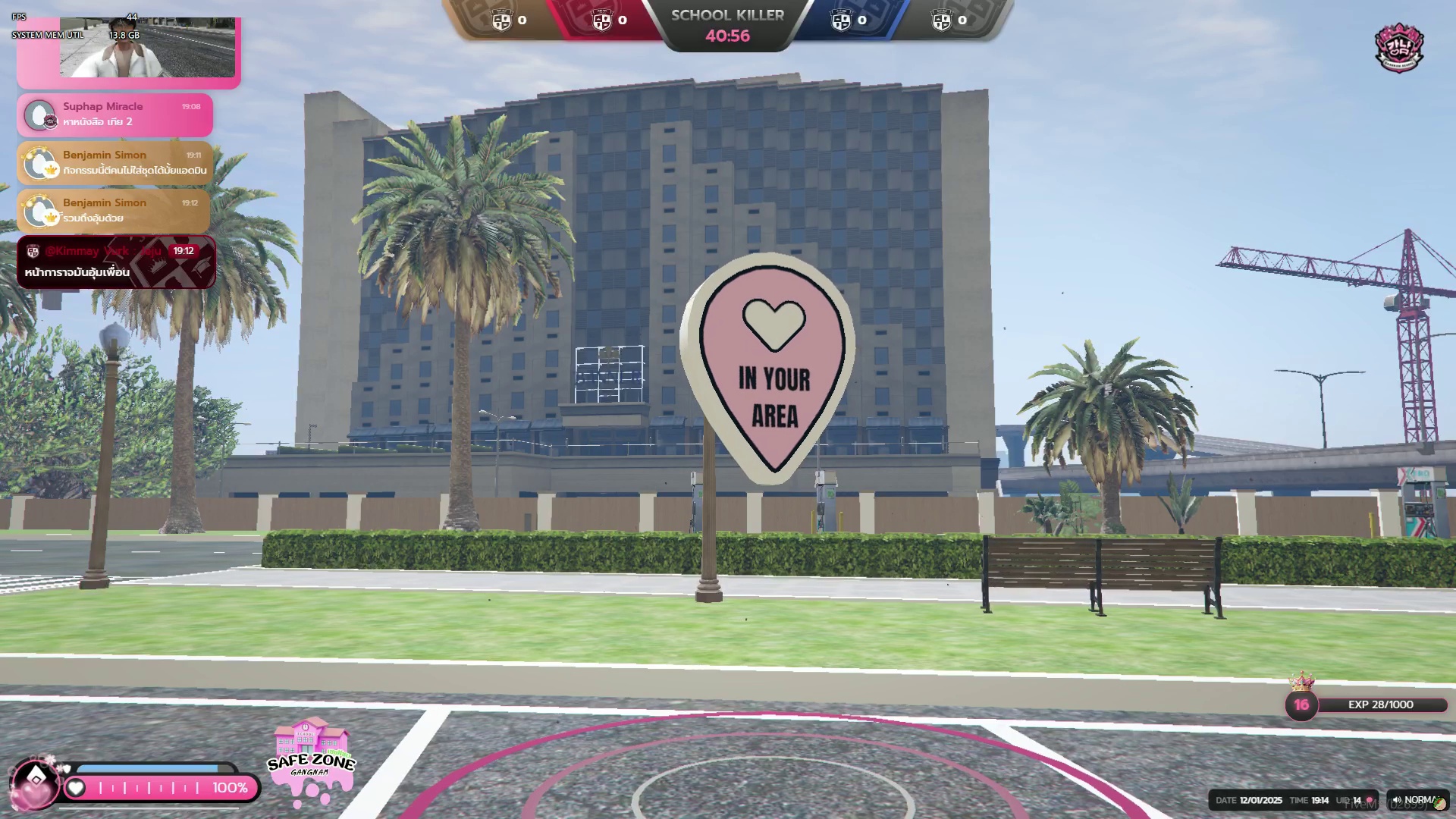The image size is (1456, 819).
Task: Click the player camera thumbnail
Action: [147, 48]
